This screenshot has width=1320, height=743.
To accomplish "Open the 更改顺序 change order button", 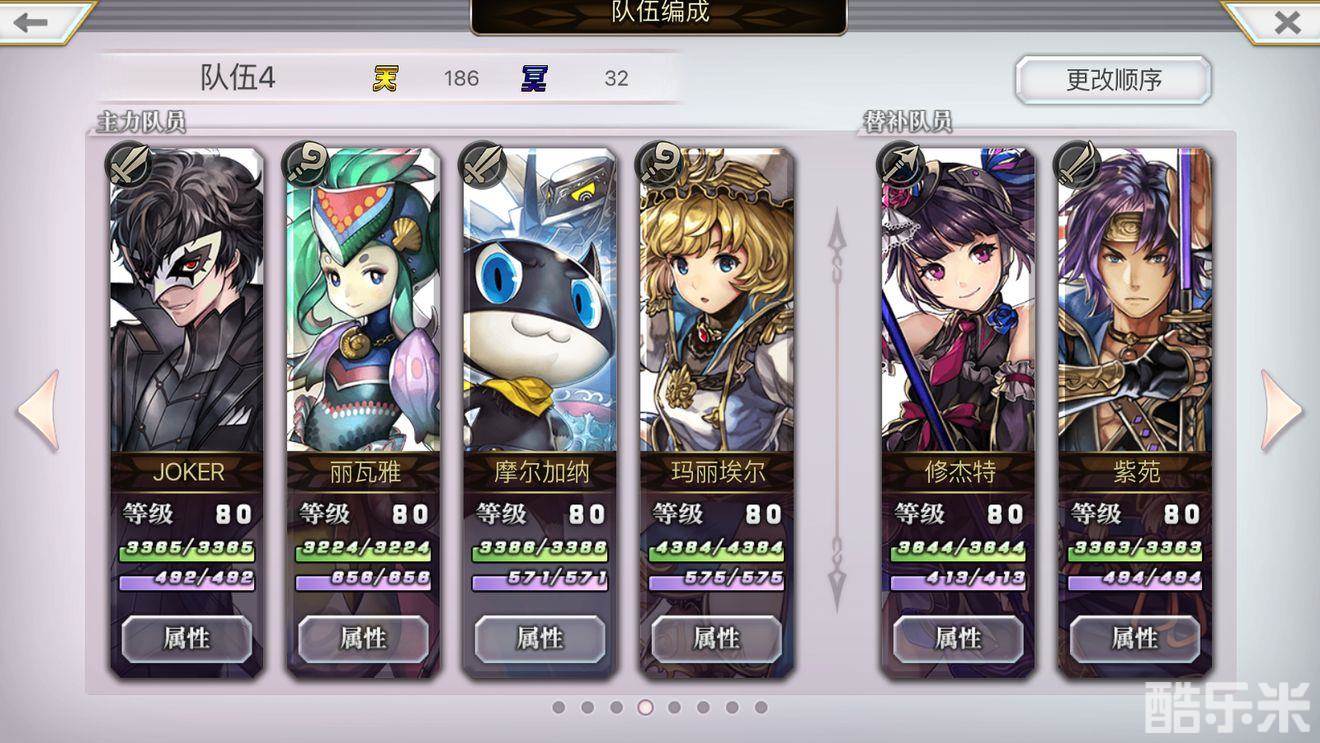I will tap(1113, 80).
